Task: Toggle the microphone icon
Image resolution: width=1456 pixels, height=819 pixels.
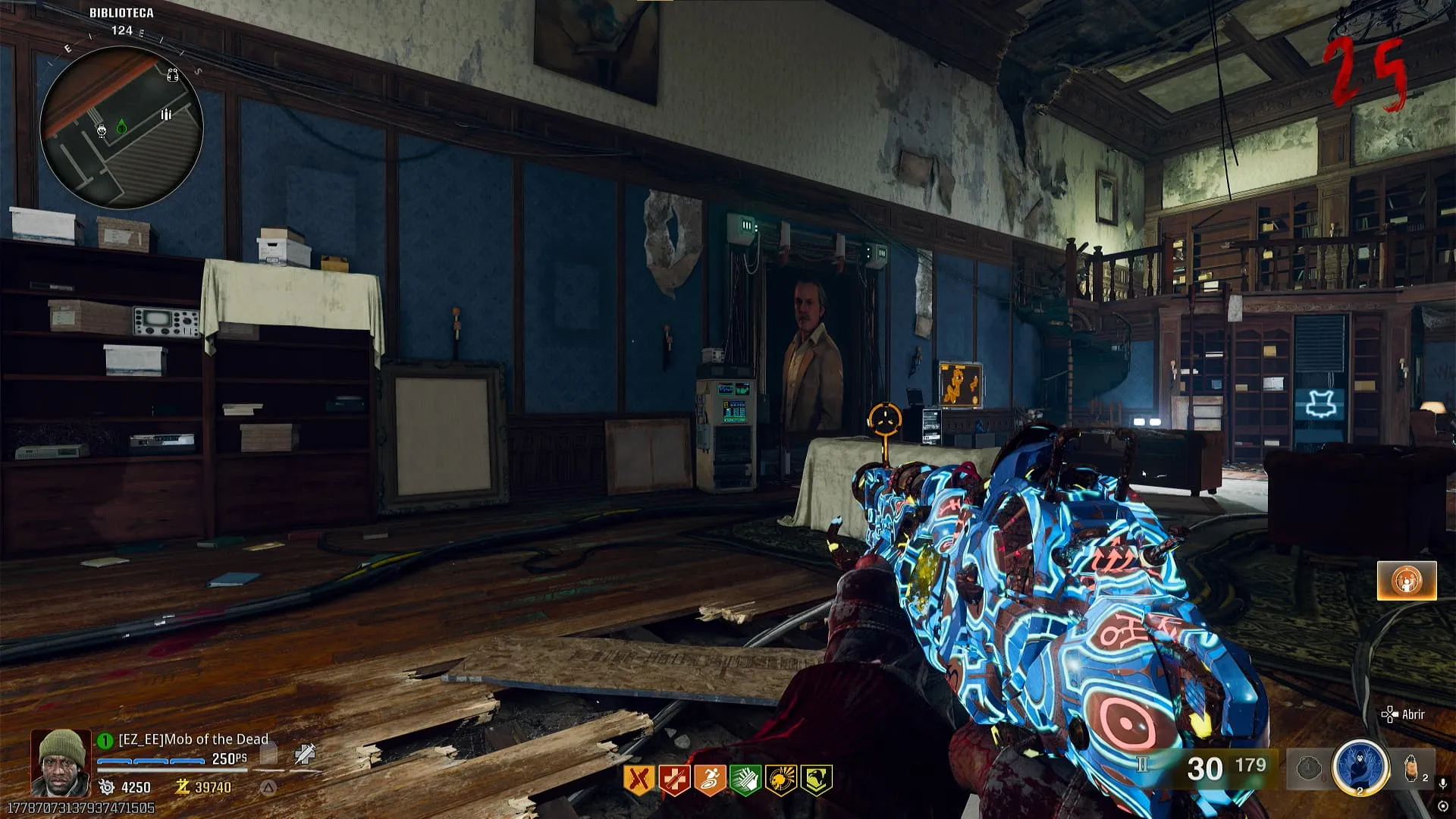Action: 1443,783
